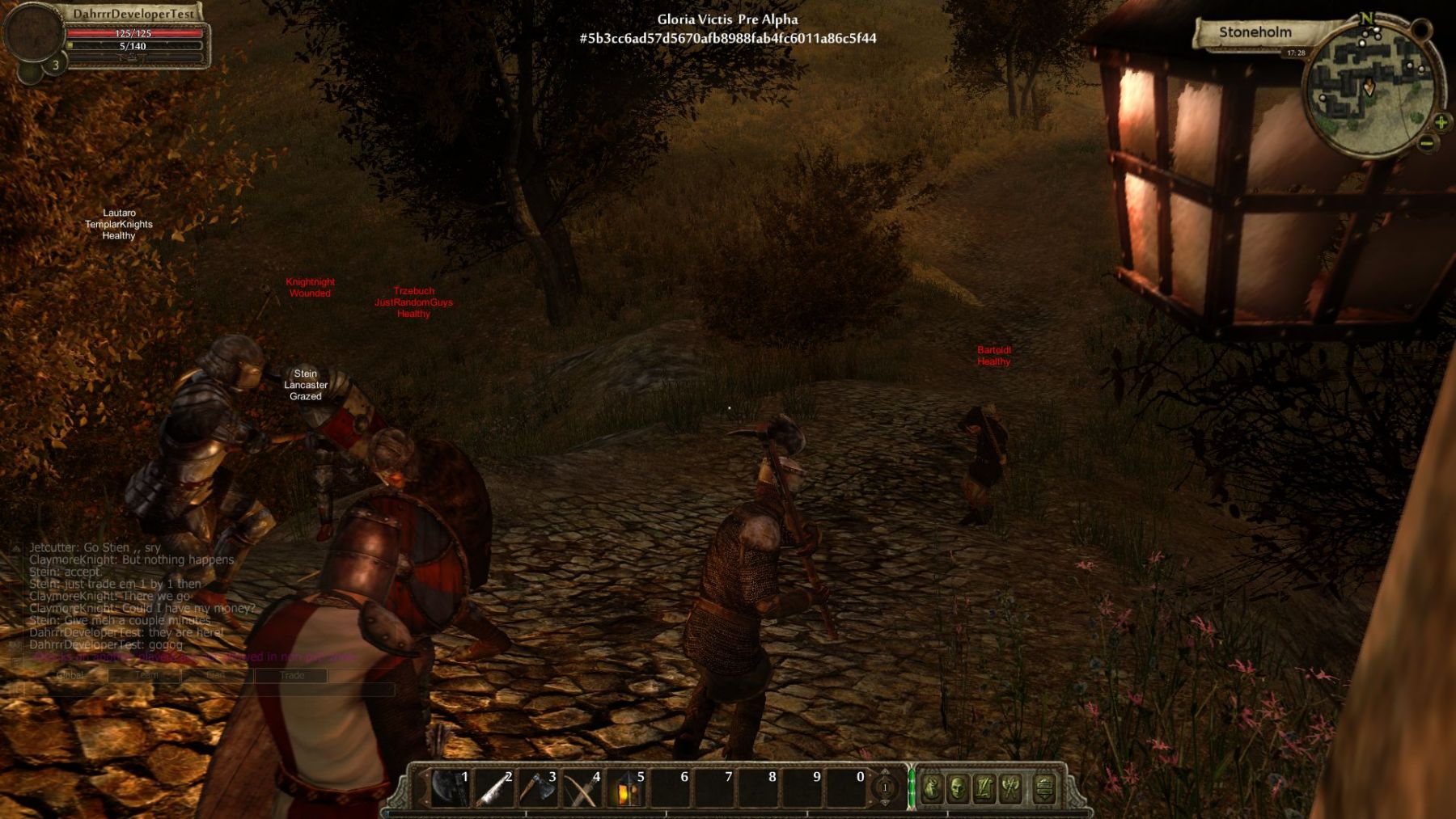Switch to the Global chat tab

click(x=70, y=675)
